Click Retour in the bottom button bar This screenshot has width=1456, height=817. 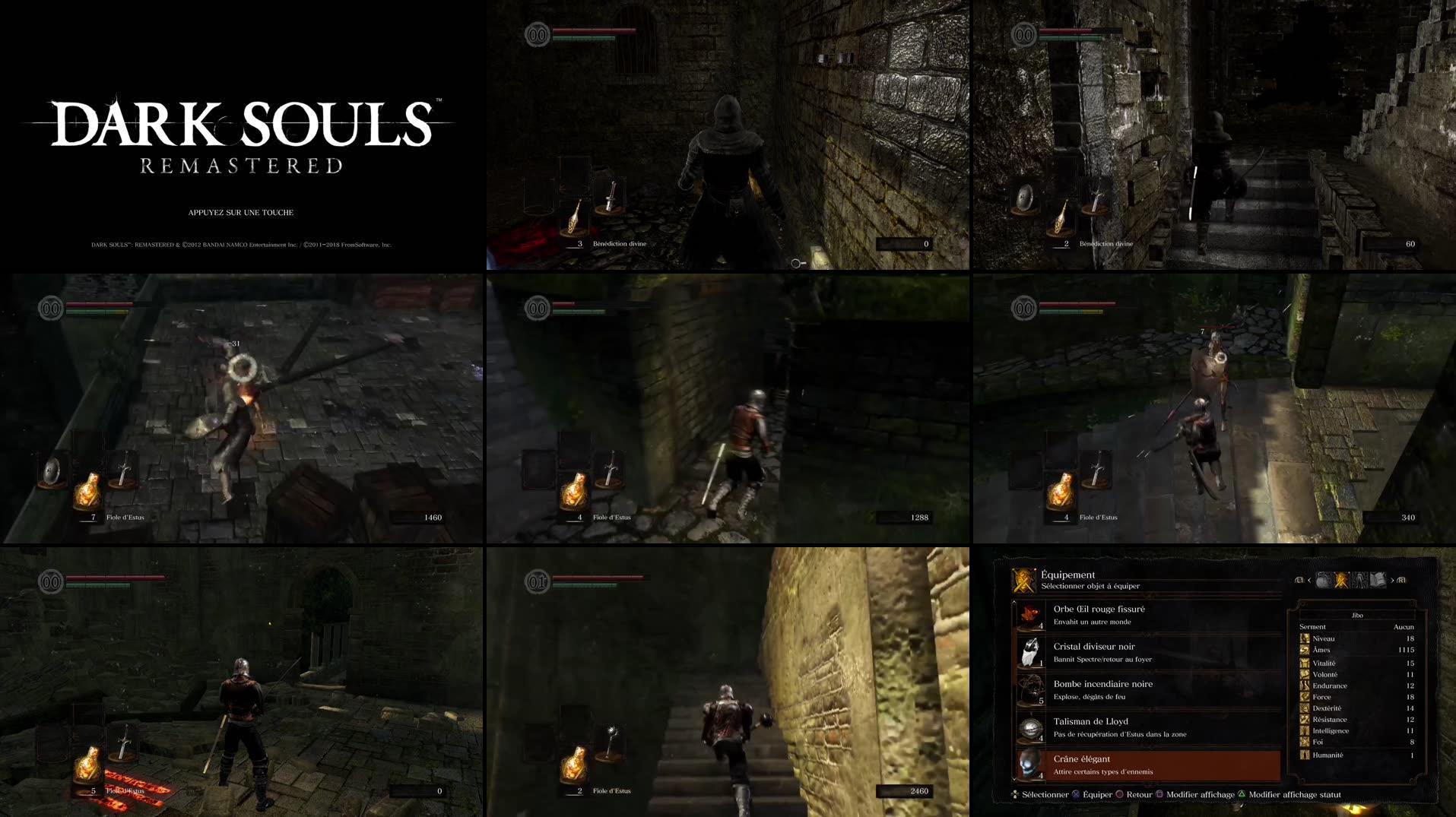coord(1140,794)
